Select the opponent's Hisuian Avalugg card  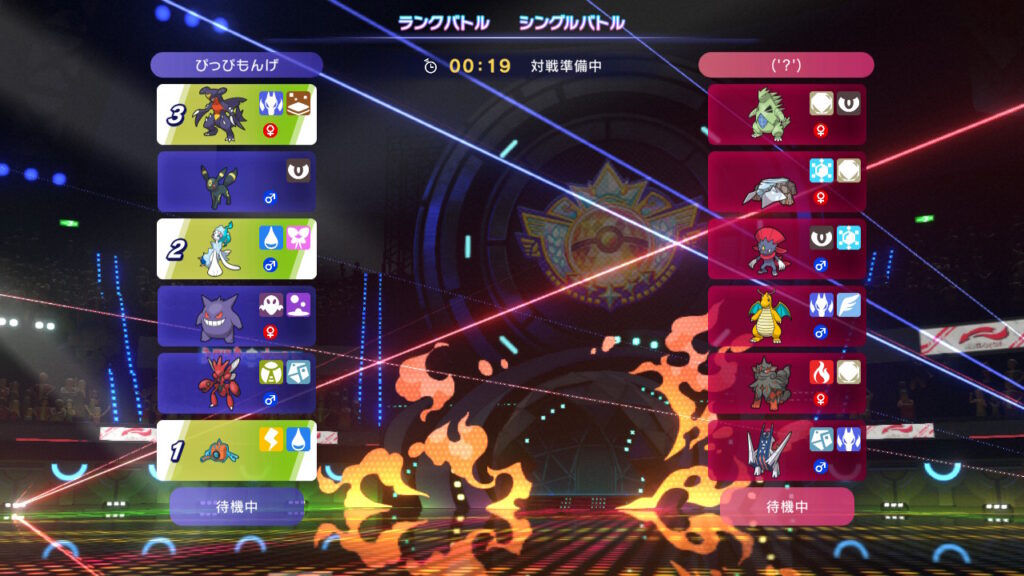(786, 181)
